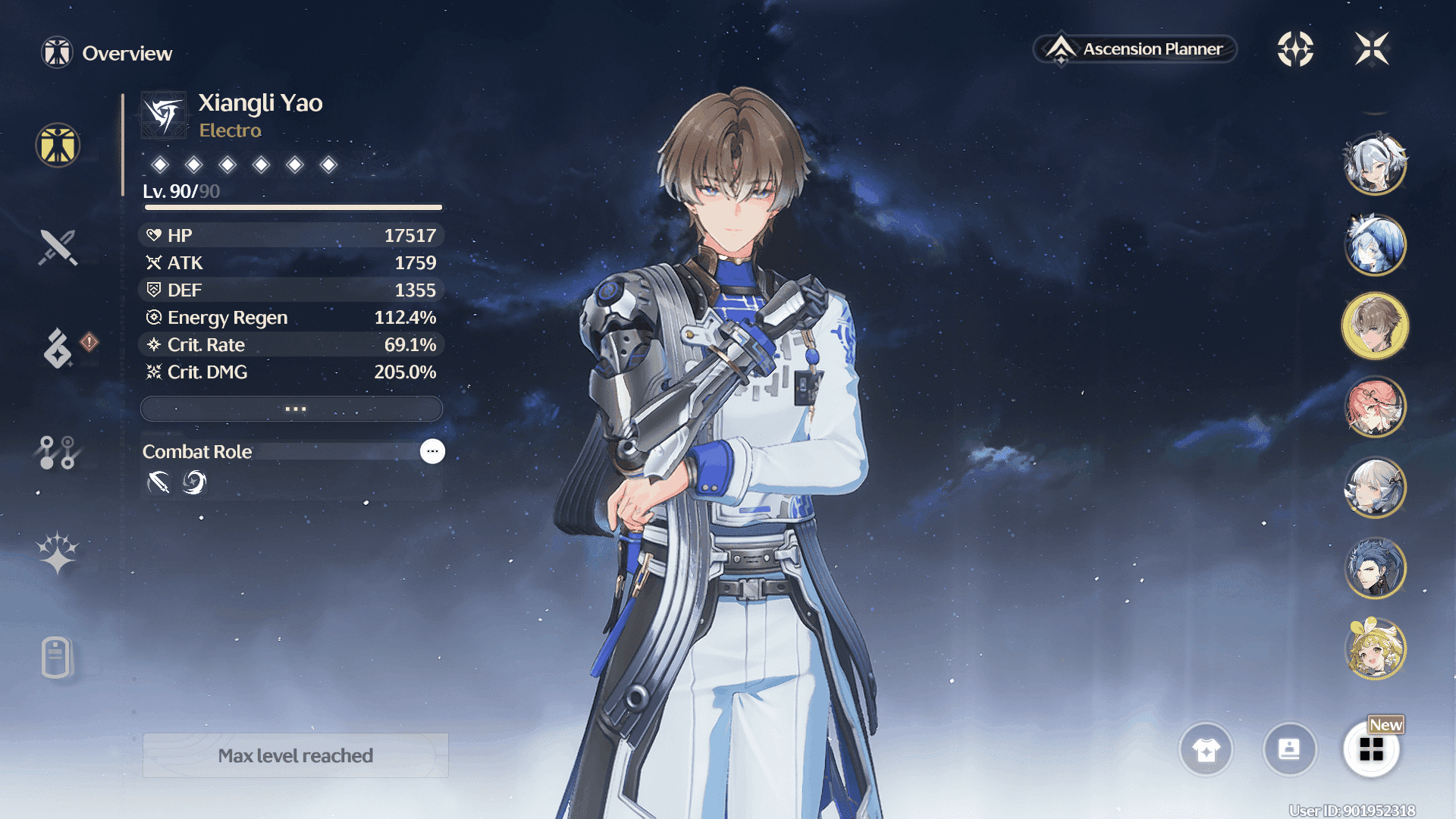
Task: Select the Resonance Chain star tab
Action: (x=58, y=553)
